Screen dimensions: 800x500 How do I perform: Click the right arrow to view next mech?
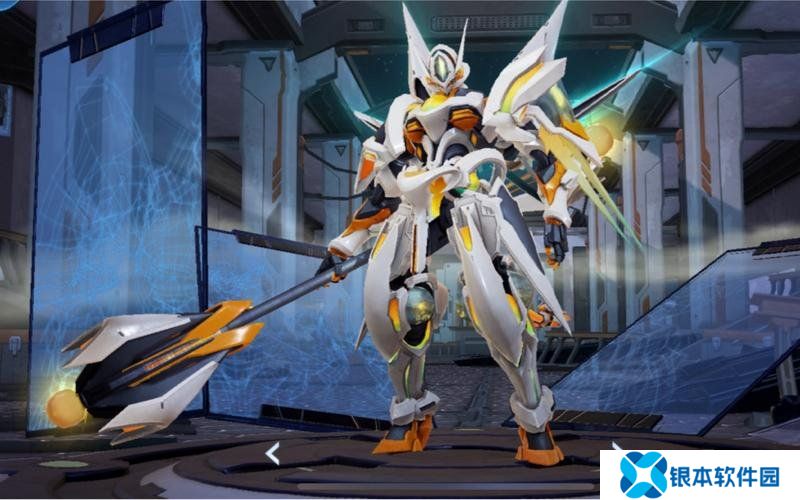(x=616, y=447)
